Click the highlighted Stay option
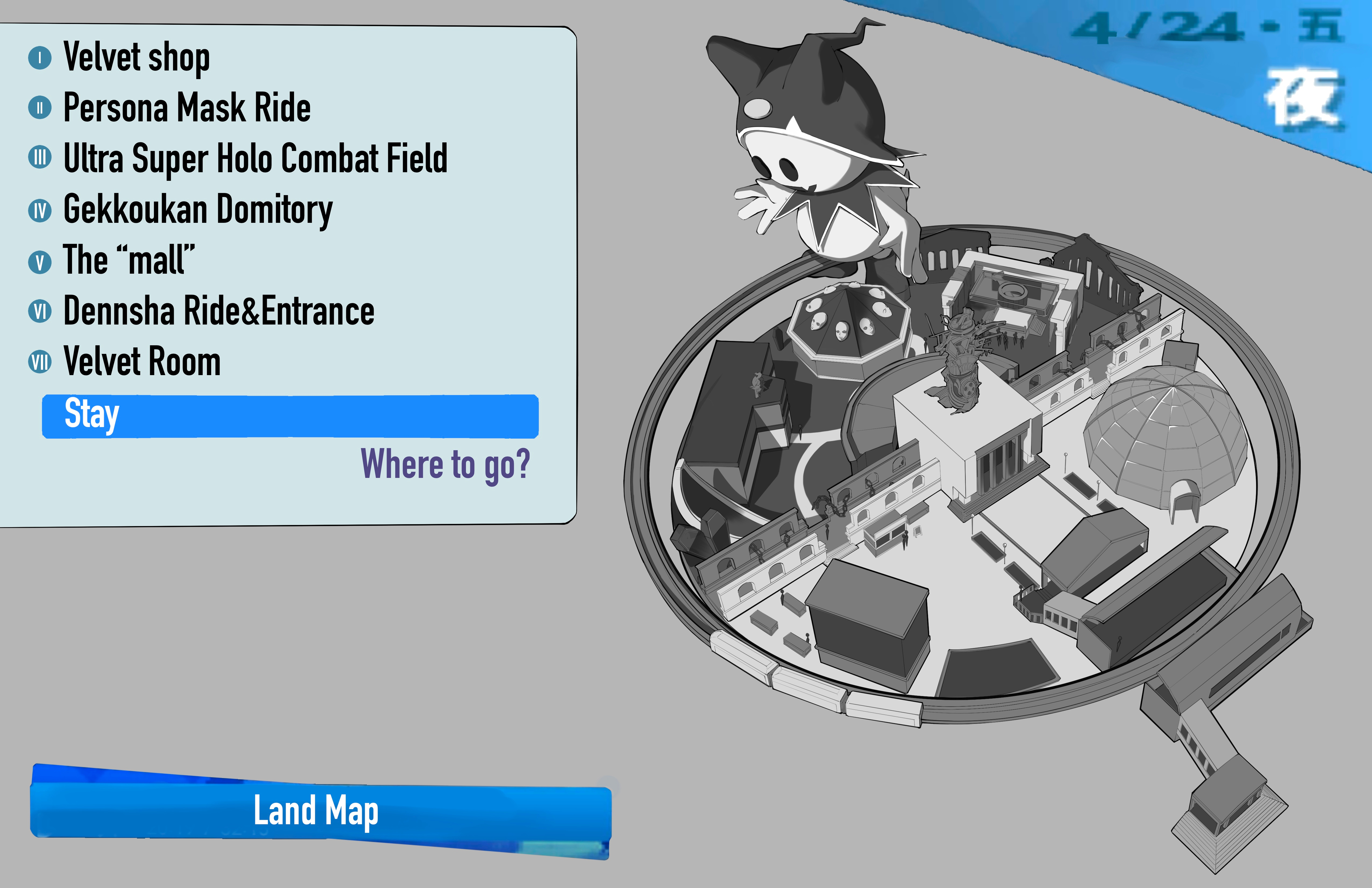Image resolution: width=1372 pixels, height=888 pixels. click(290, 416)
